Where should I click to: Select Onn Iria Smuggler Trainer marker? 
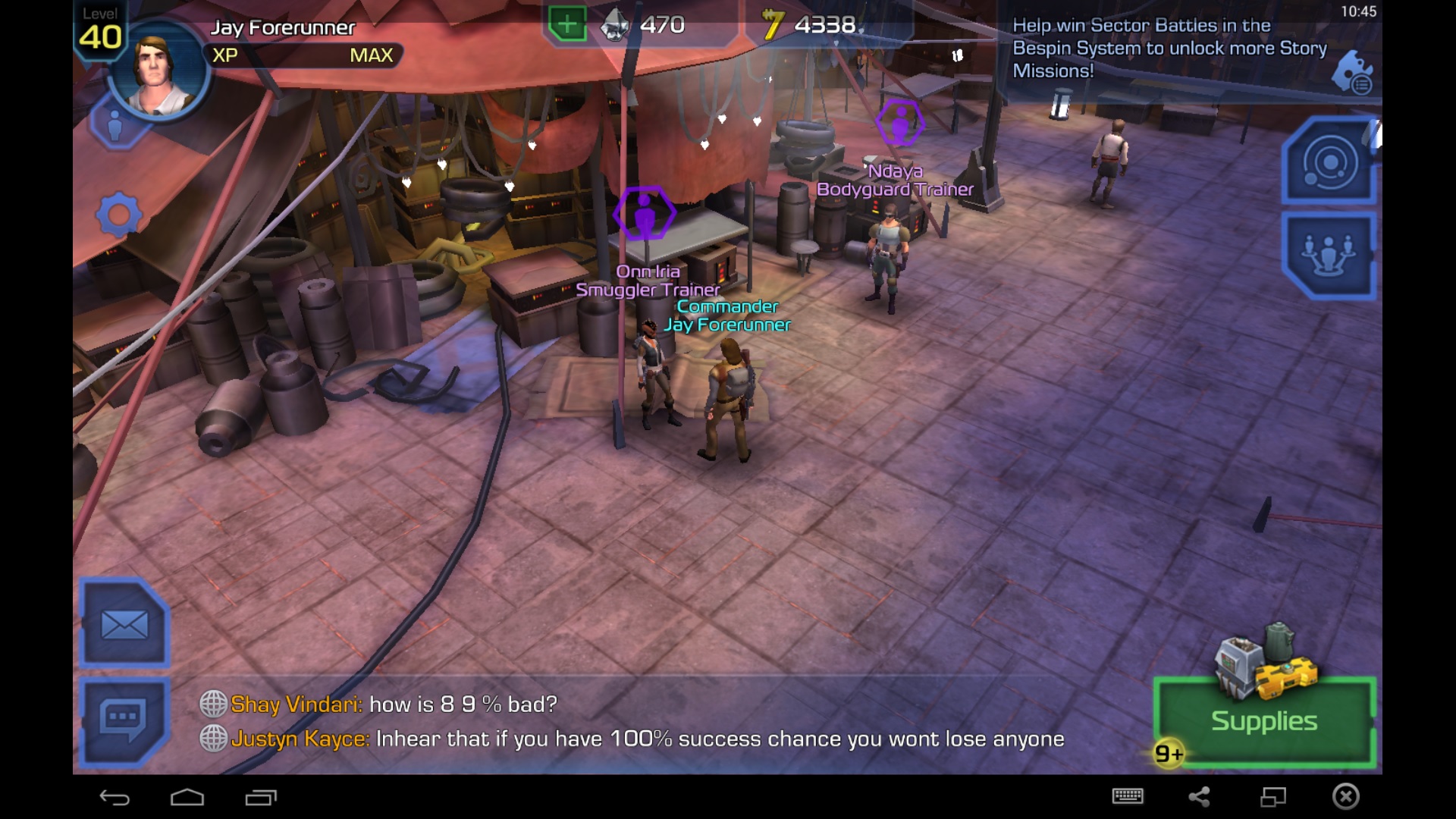644,214
